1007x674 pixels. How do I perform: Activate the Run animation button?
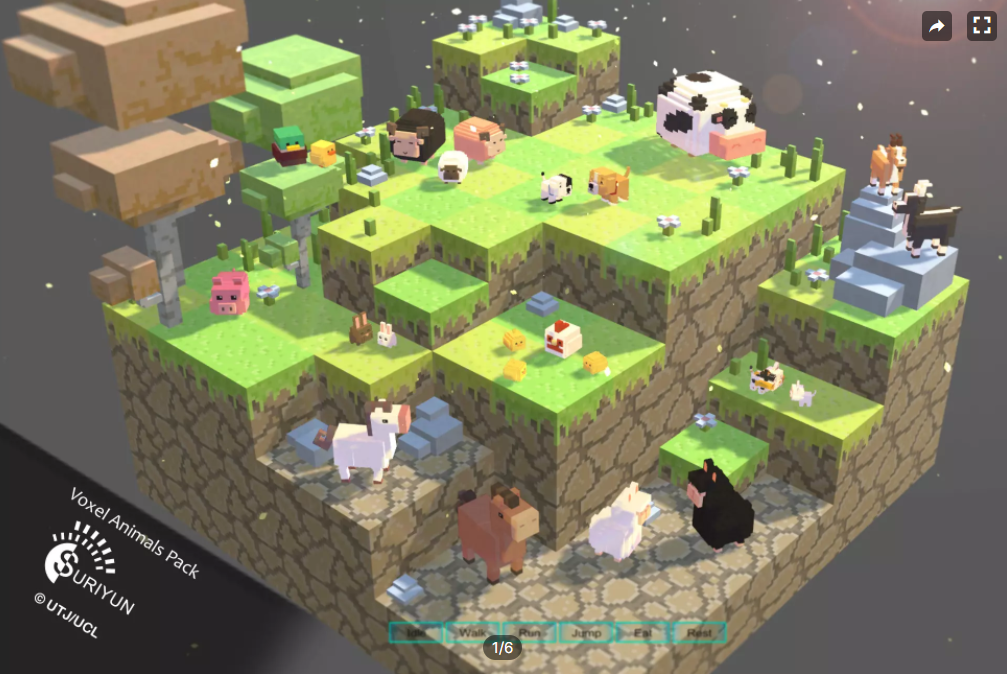coord(530,633)
